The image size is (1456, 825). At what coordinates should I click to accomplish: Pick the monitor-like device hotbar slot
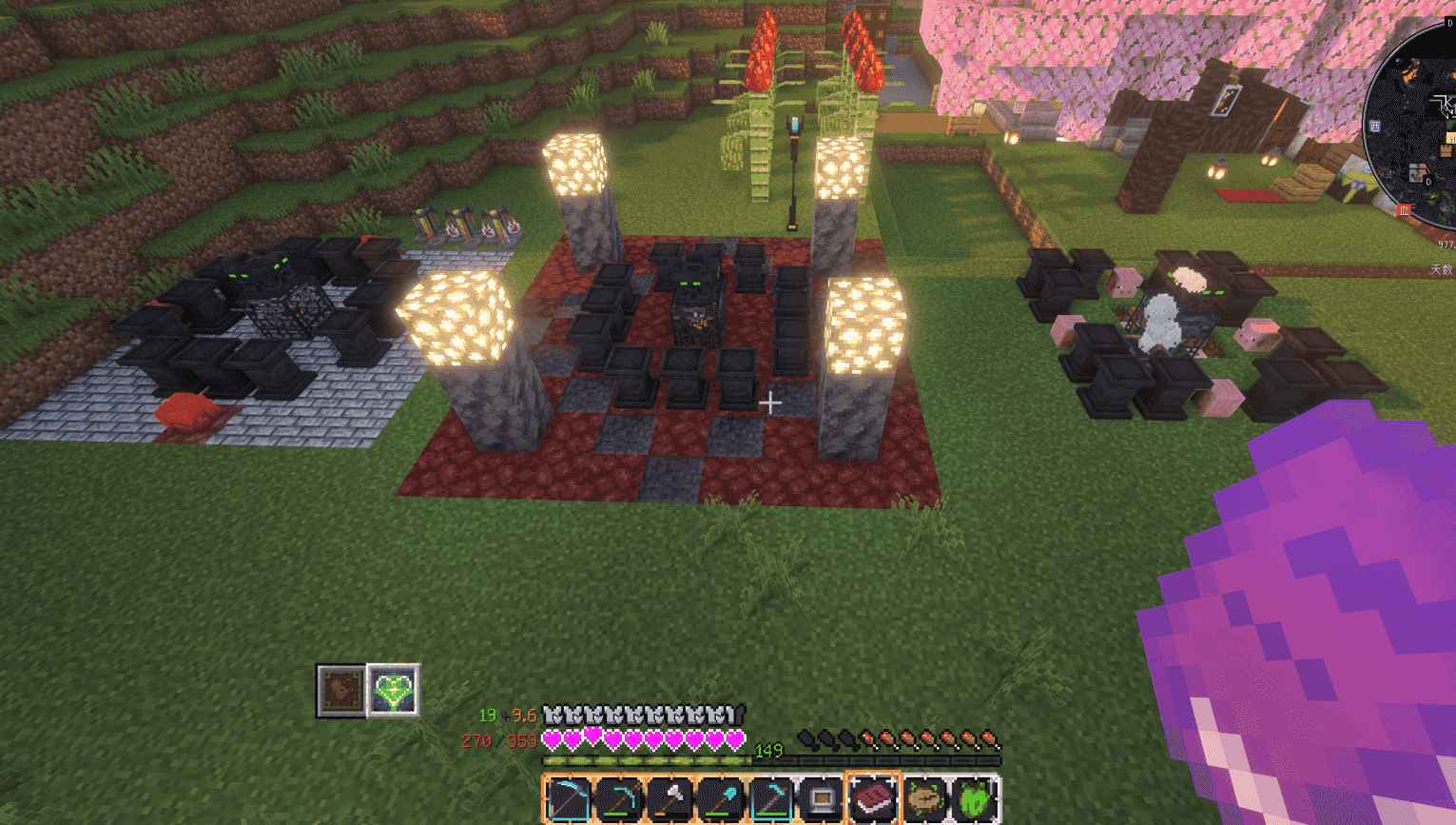pos(822,797)
